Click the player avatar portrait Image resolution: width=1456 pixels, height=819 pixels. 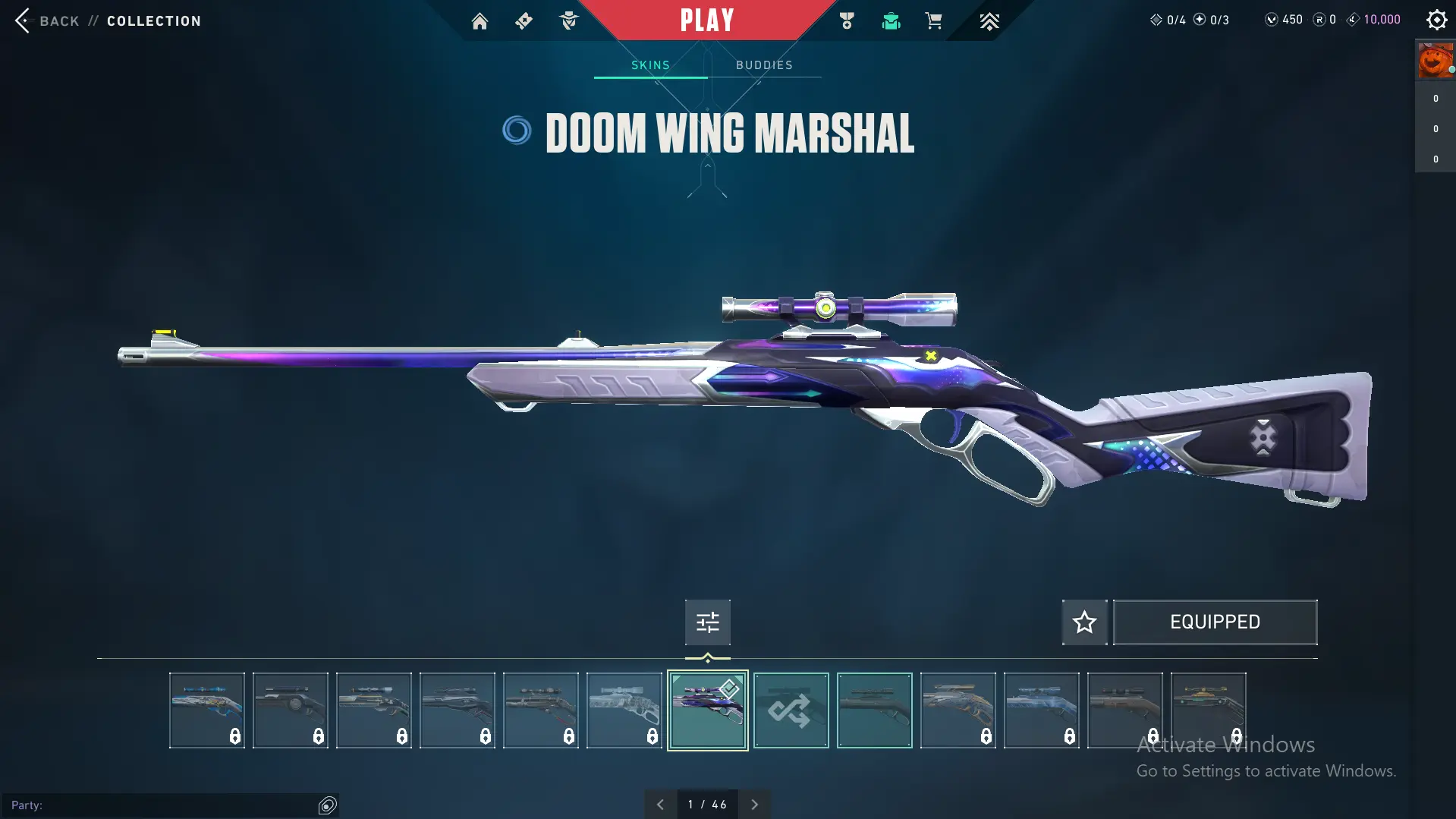[x=1435, y=61]
